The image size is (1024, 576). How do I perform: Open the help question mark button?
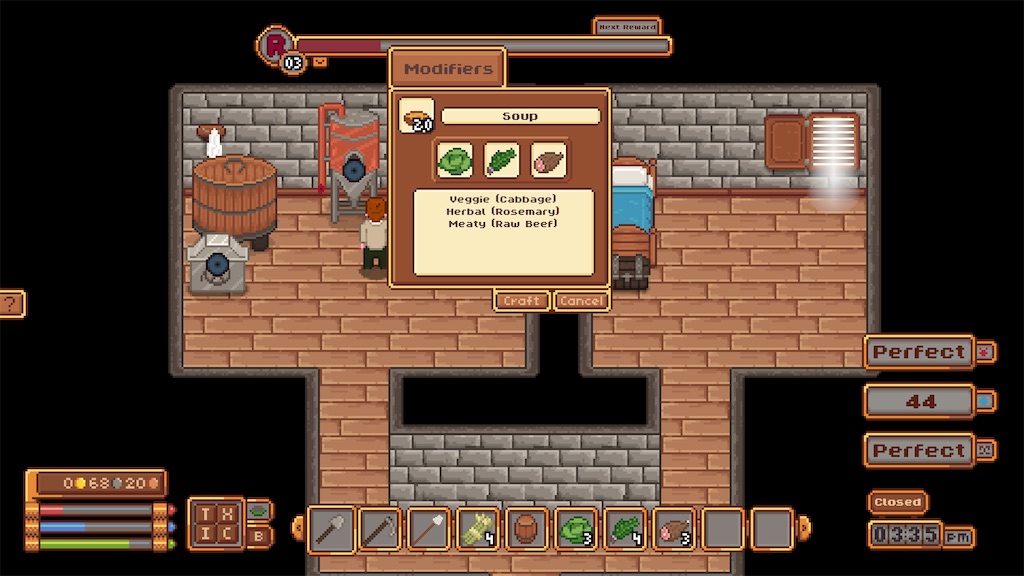[10, 304]
